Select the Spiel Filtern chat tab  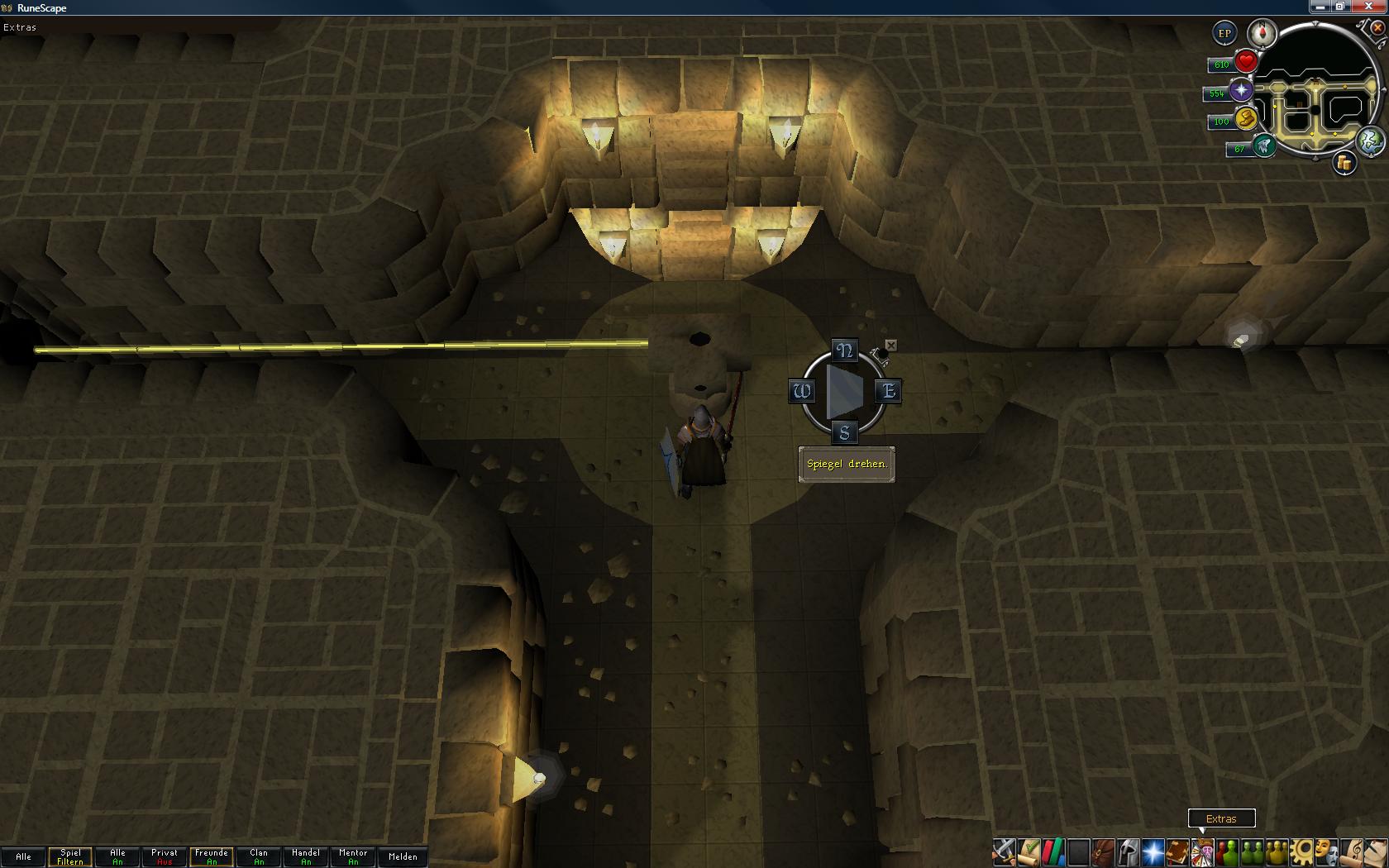pos(70,856)
